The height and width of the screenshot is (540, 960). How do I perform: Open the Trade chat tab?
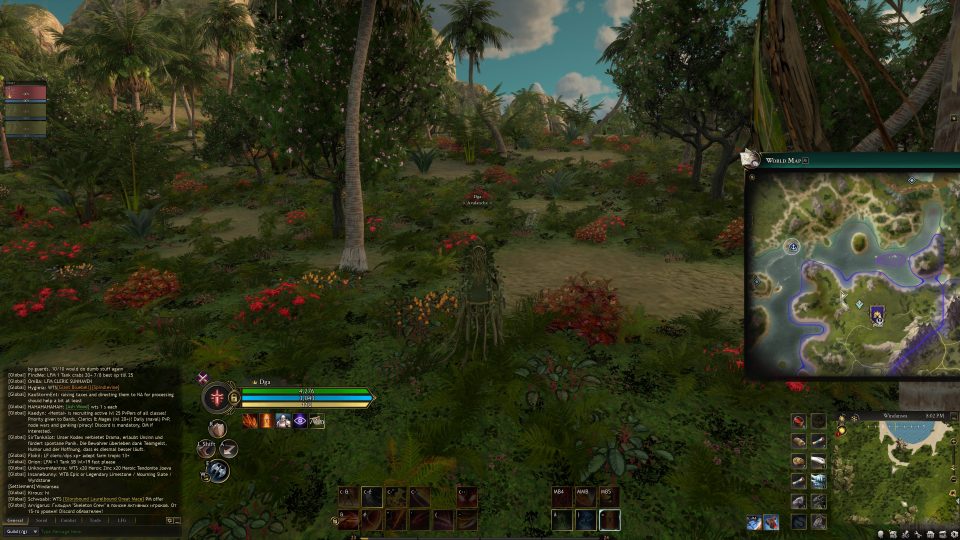[95, 520]
